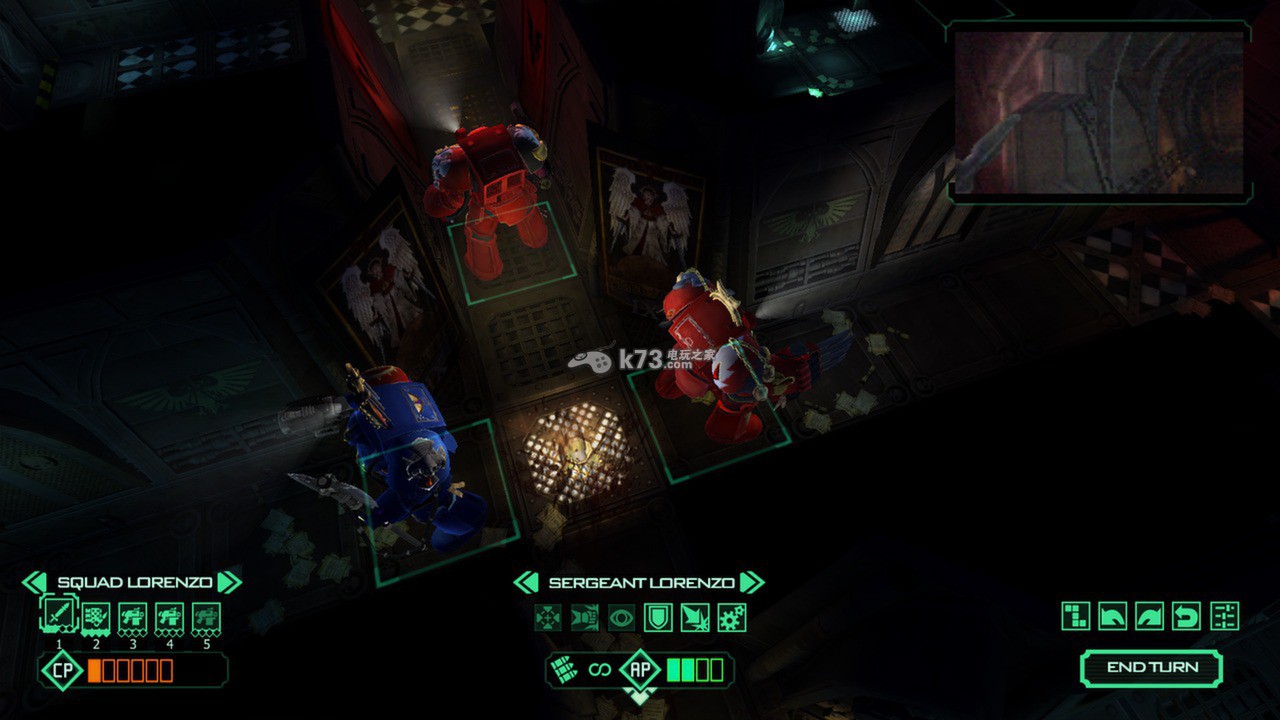Cycle to next marine right of Sergeant Lorenzo
Image resolution: width=1280 pixels, height=720 pixels.
[x=752, y=582]
